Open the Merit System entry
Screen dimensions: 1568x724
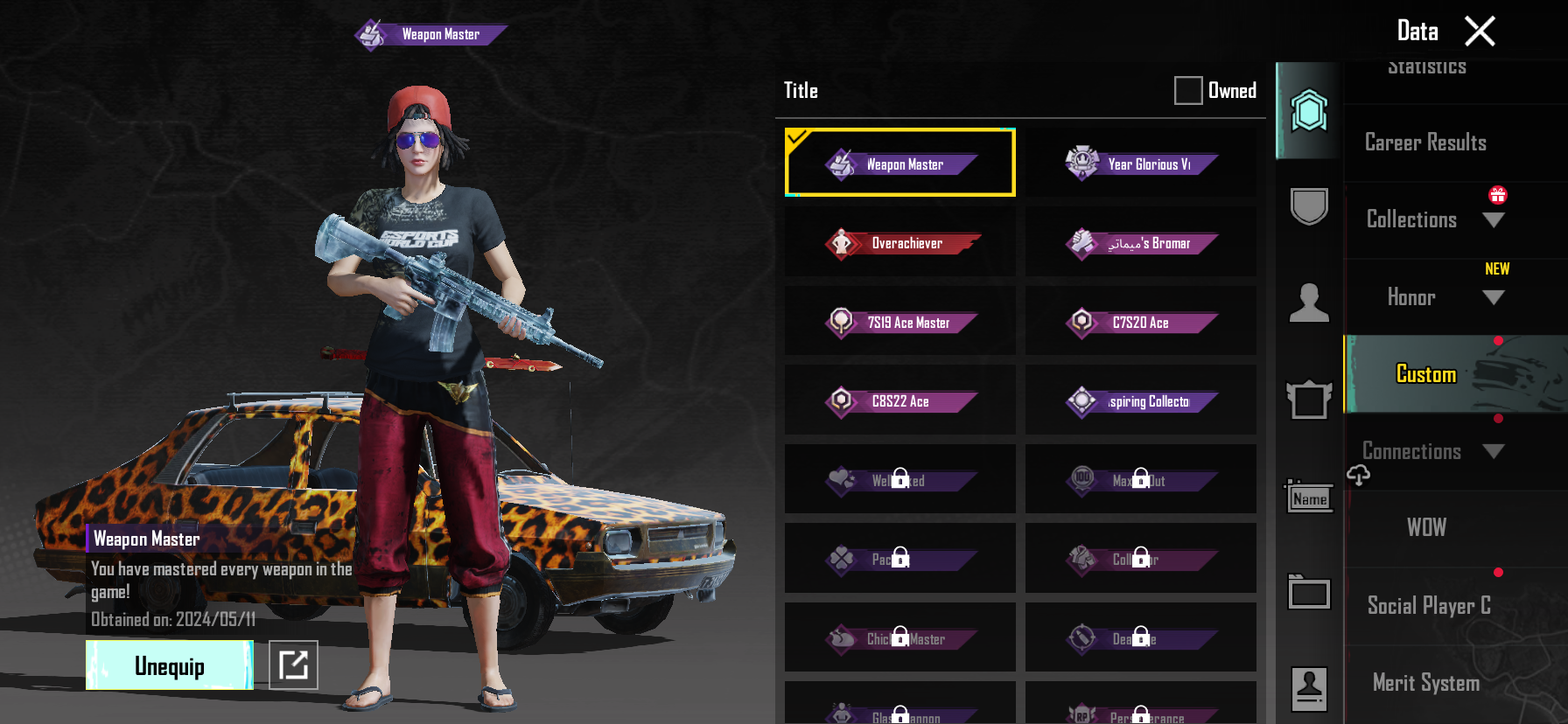click(x=1426, y=683)
